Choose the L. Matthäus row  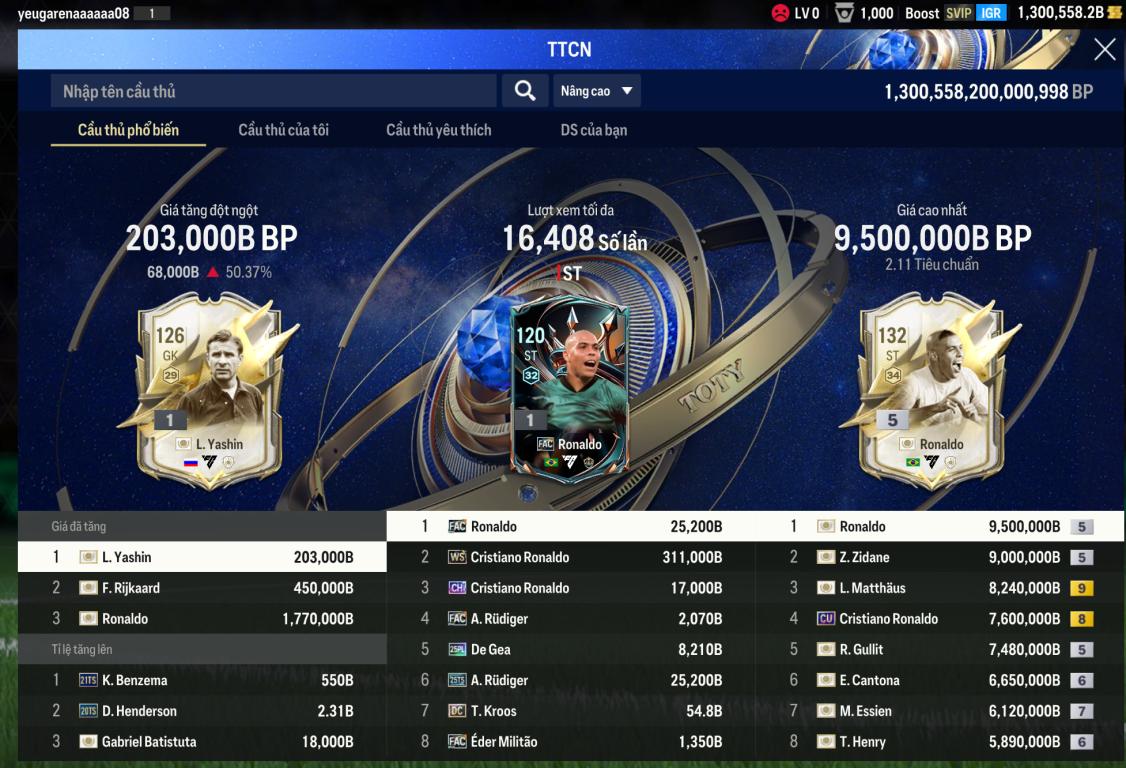click(939, 588)
